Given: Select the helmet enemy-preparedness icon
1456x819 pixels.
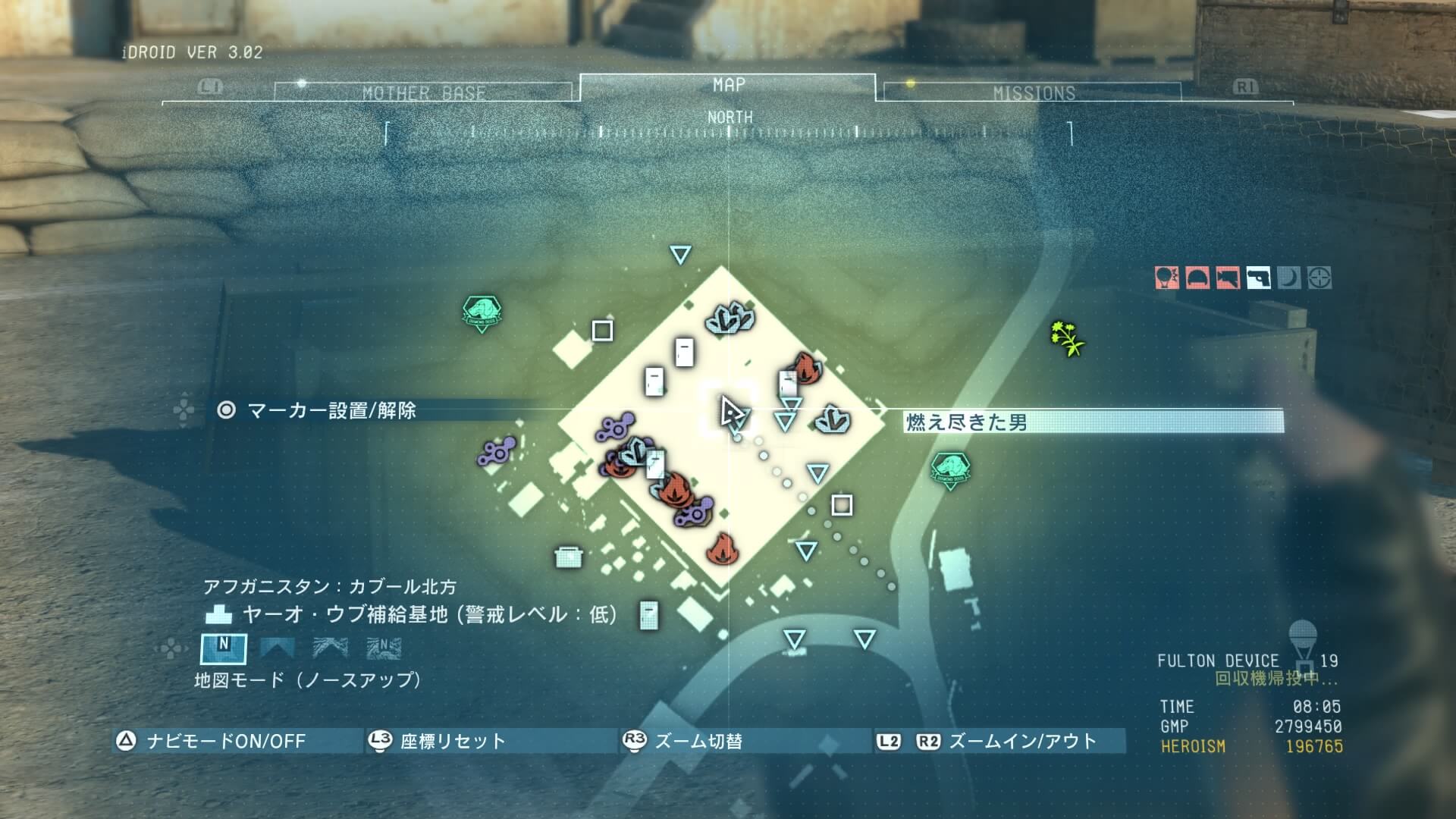Looking at the screenshot, I should pyautogui.click(x=1197, y=278).
